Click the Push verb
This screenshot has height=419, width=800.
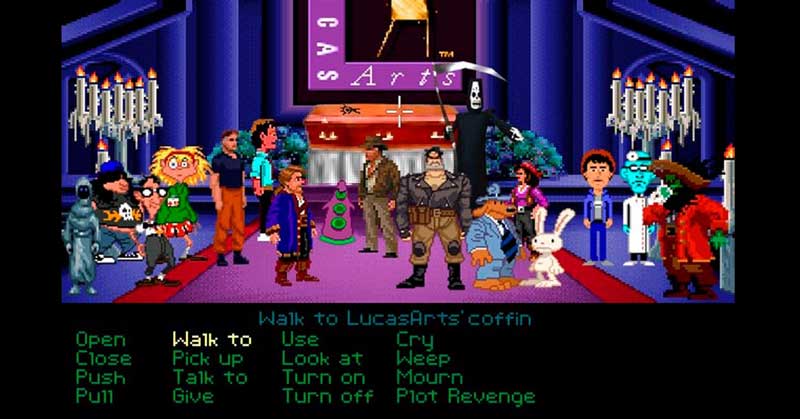point(101,377)
